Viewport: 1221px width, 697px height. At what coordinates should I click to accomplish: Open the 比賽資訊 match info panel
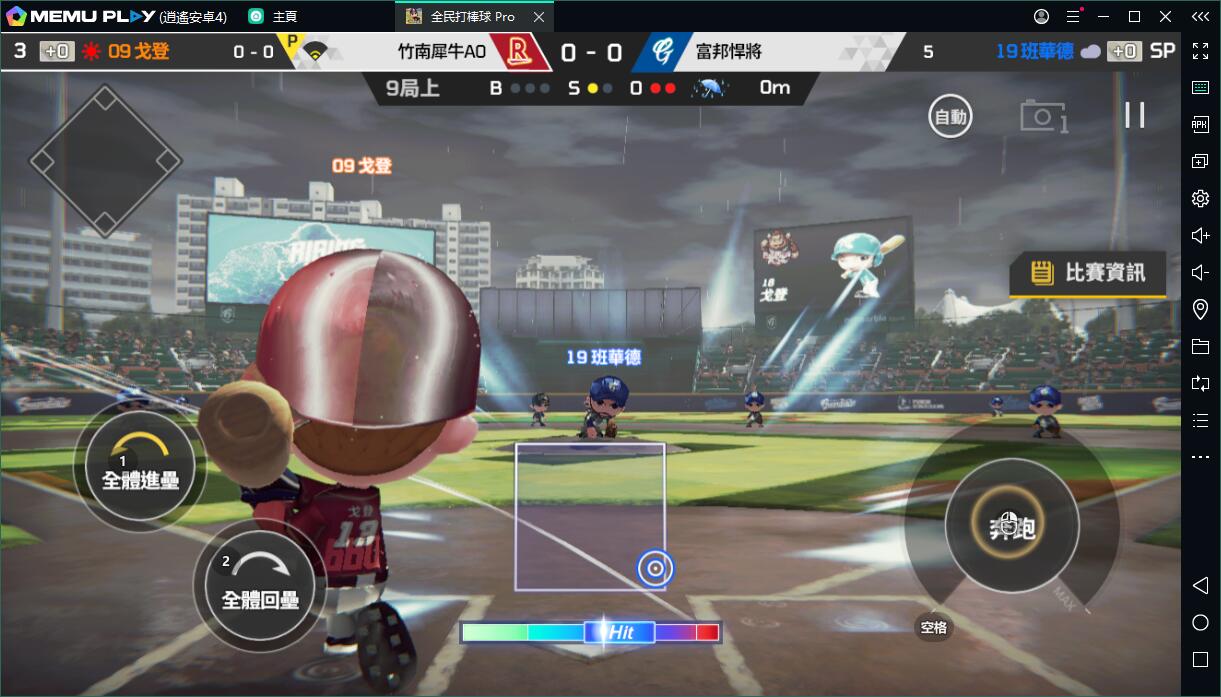tap(1088, 272)
